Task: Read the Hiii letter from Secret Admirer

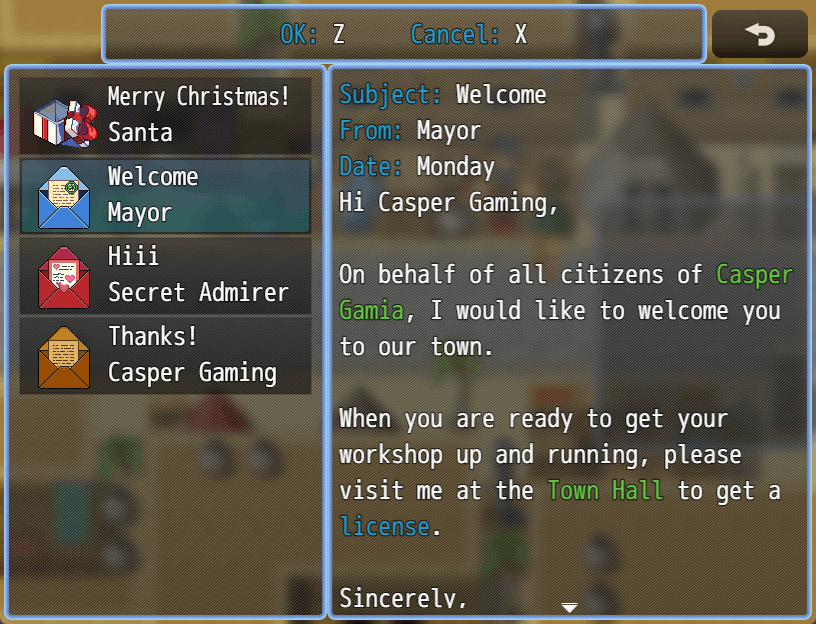Action: (166, 275)
